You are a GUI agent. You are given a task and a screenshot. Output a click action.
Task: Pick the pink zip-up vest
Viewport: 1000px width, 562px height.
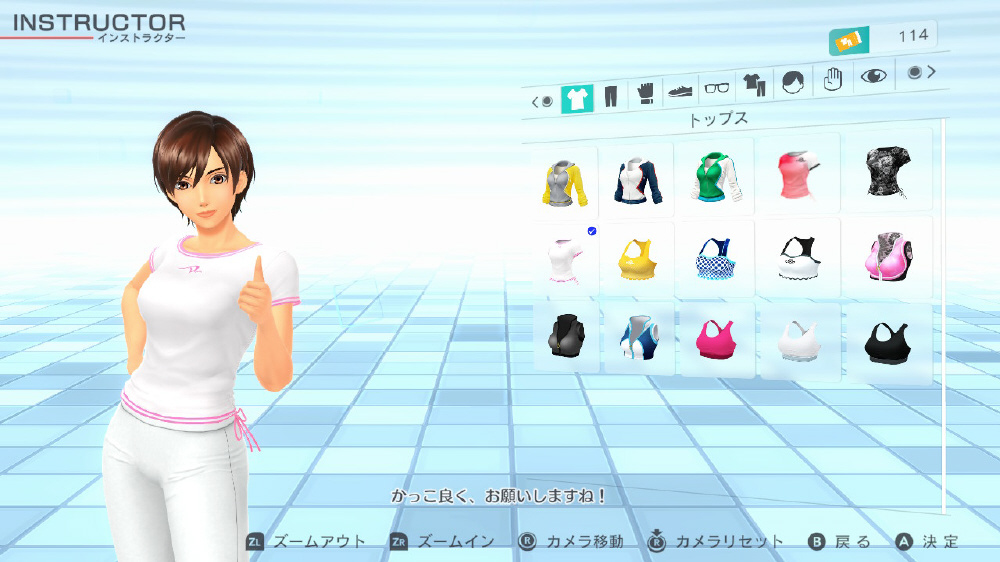[x=884, y=256]
